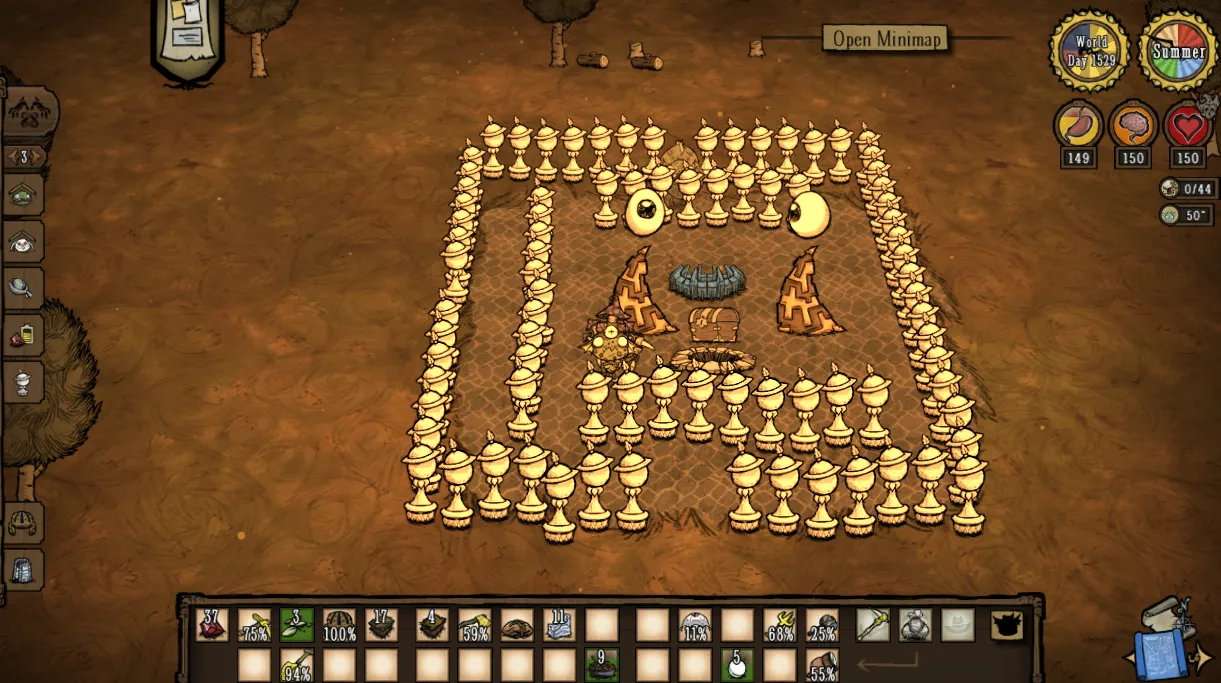
Task: Click the equipped backpack body slot
Action: point(915,625)
